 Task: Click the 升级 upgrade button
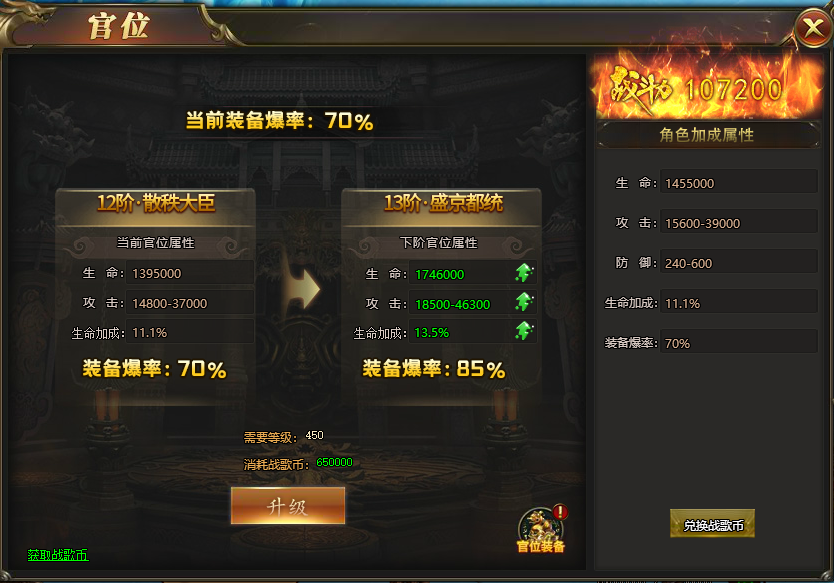click(288, 506)
